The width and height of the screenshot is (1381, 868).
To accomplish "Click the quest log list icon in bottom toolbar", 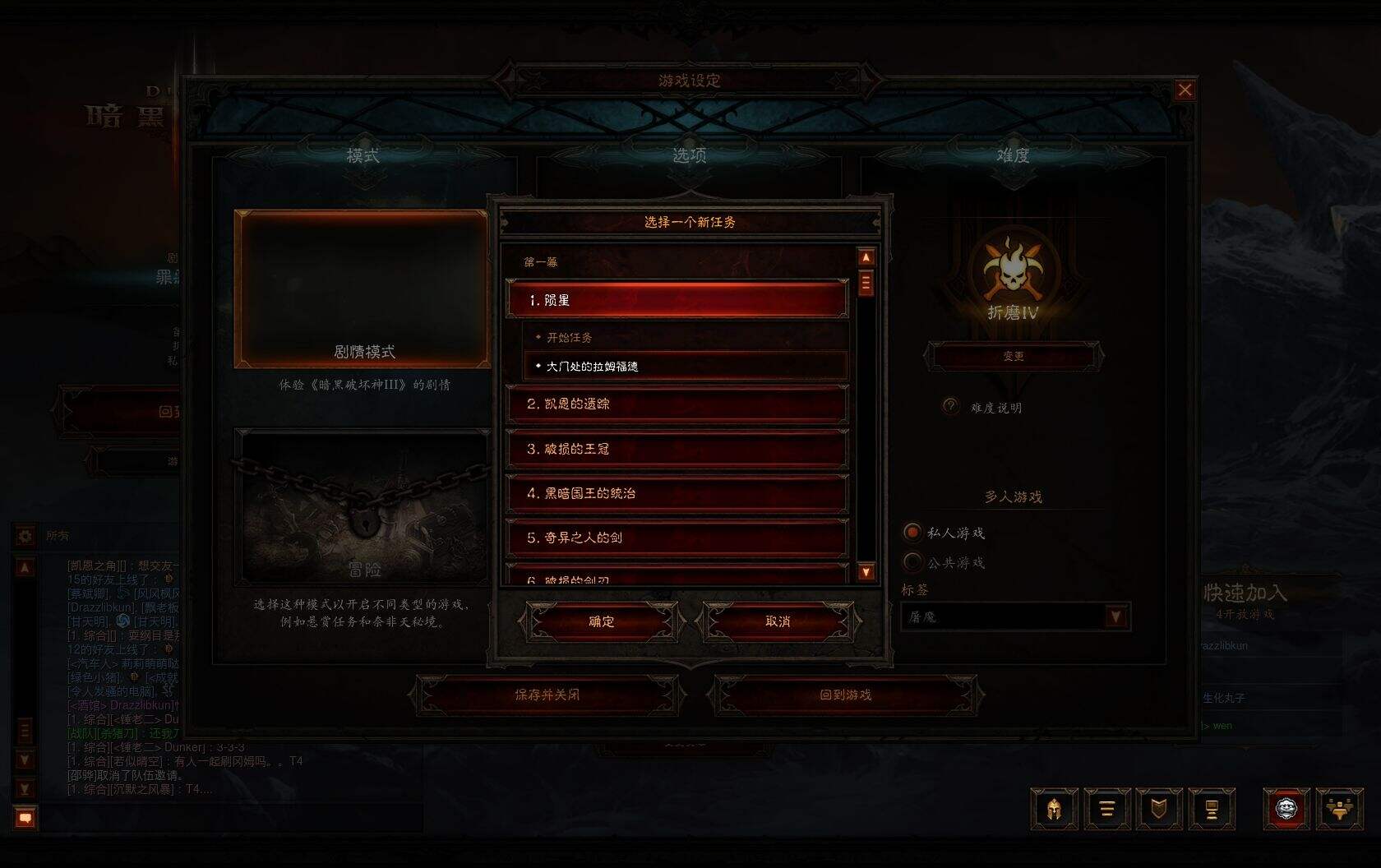I will point(1106,809).
